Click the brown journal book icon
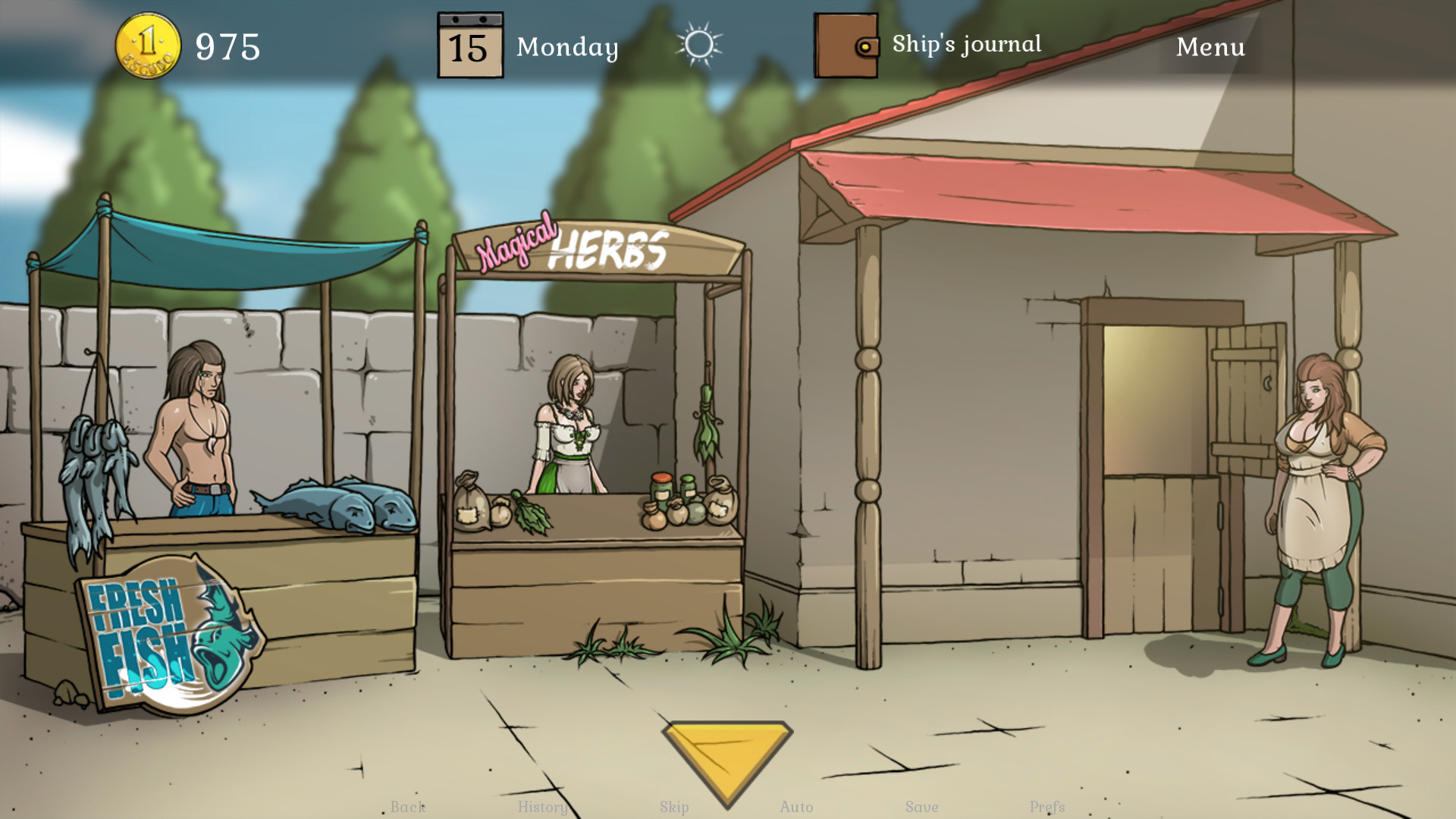The height and width of the screenshot is (819, 1456). click(846, 45)
